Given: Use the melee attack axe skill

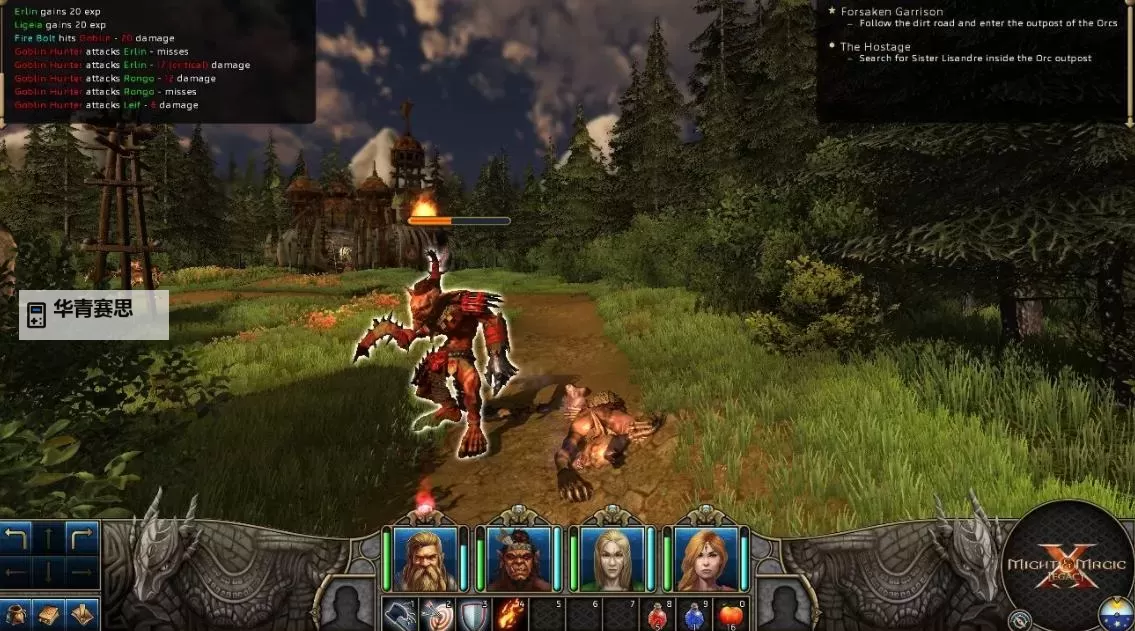Looking at the screenshot, I should click(401, 615).
